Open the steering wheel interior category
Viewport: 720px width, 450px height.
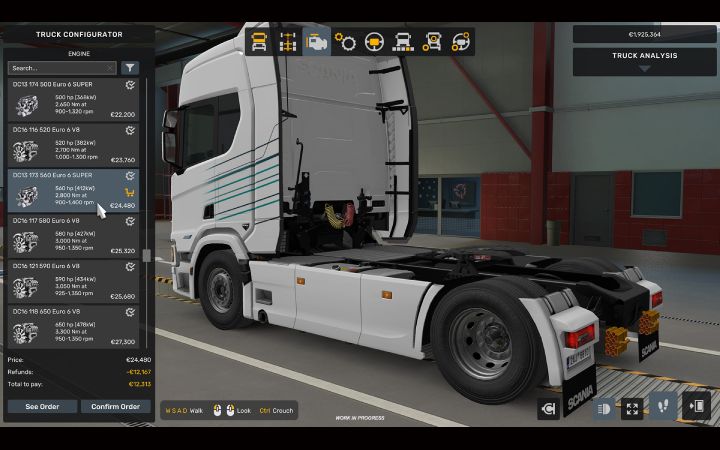(x=375, y=42)
